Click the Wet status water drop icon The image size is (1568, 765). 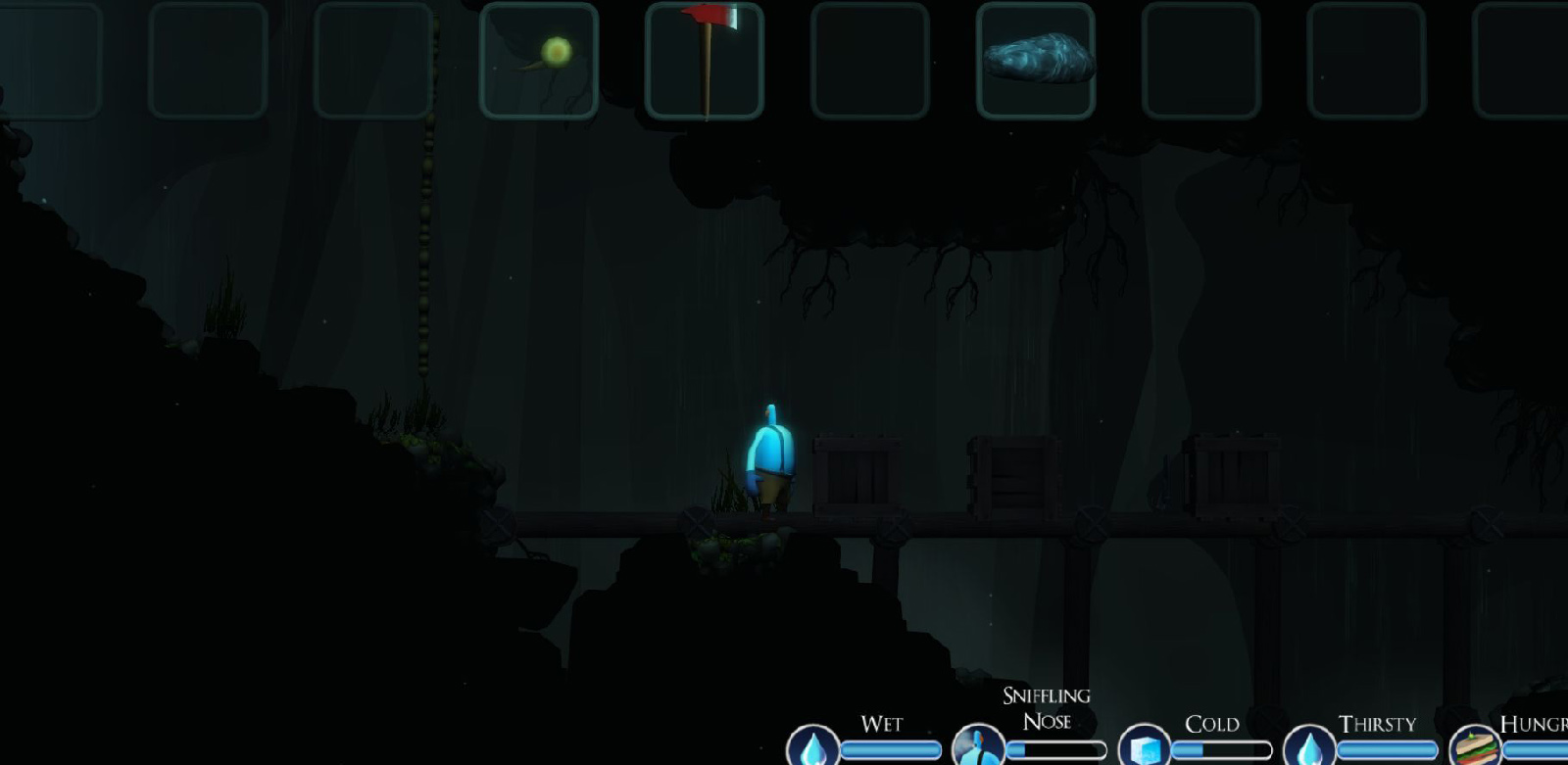click(x=813, y=748)
